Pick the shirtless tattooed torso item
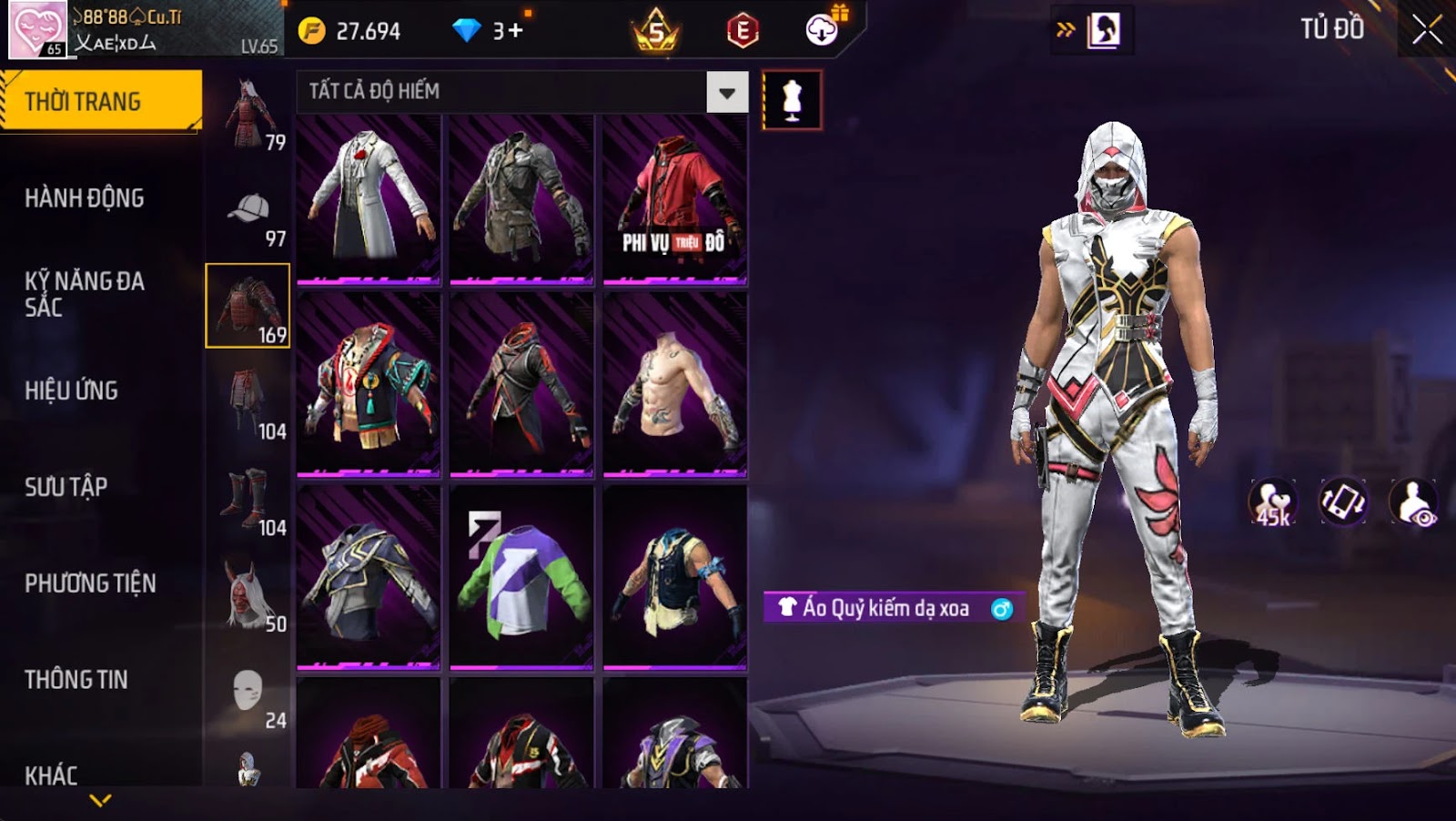 (x=674, y=384)
